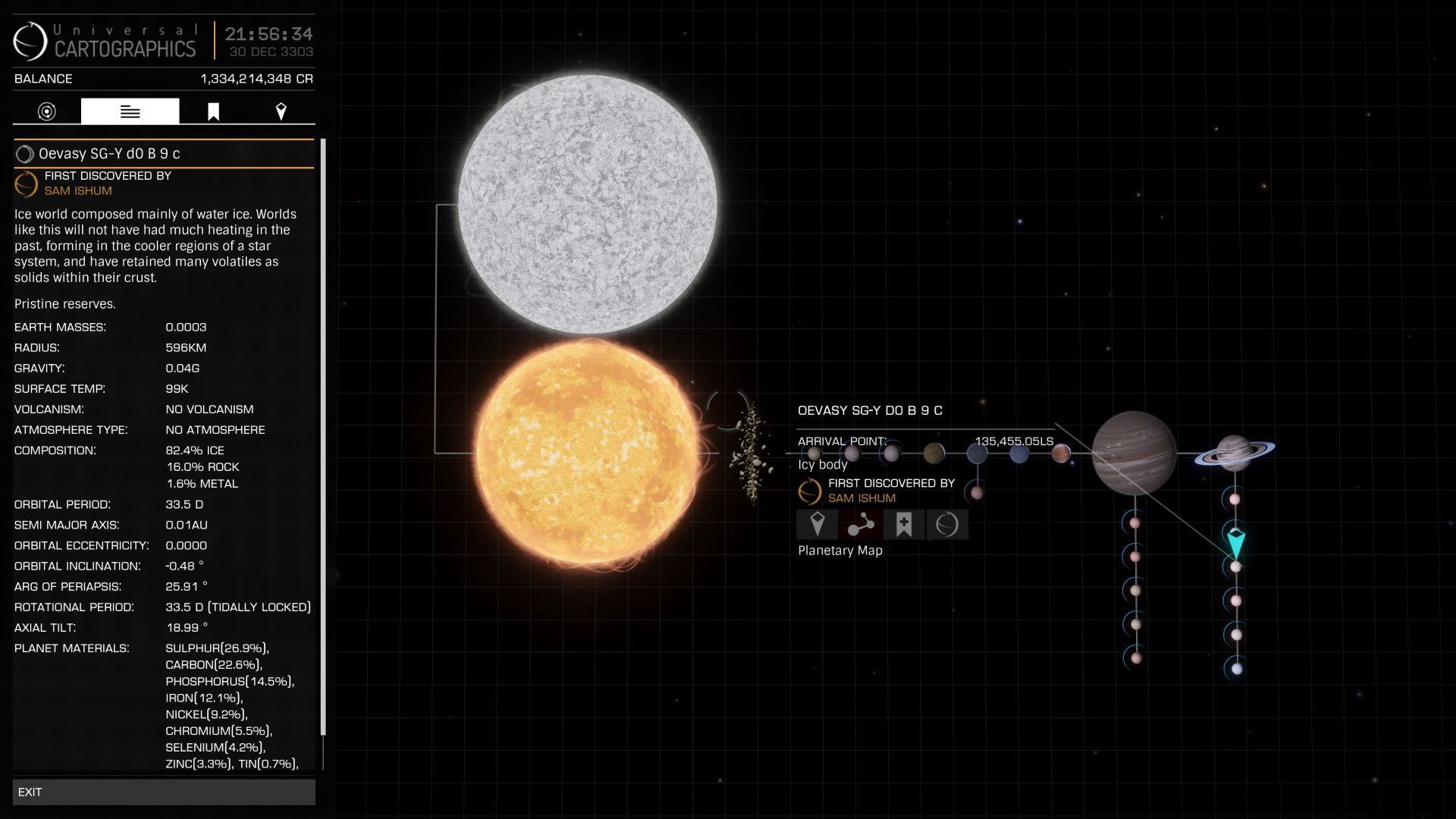The width and height of the screenshot is (1456, 819).
Task: Select the ringed gas giant
Action: point(1234,453)
